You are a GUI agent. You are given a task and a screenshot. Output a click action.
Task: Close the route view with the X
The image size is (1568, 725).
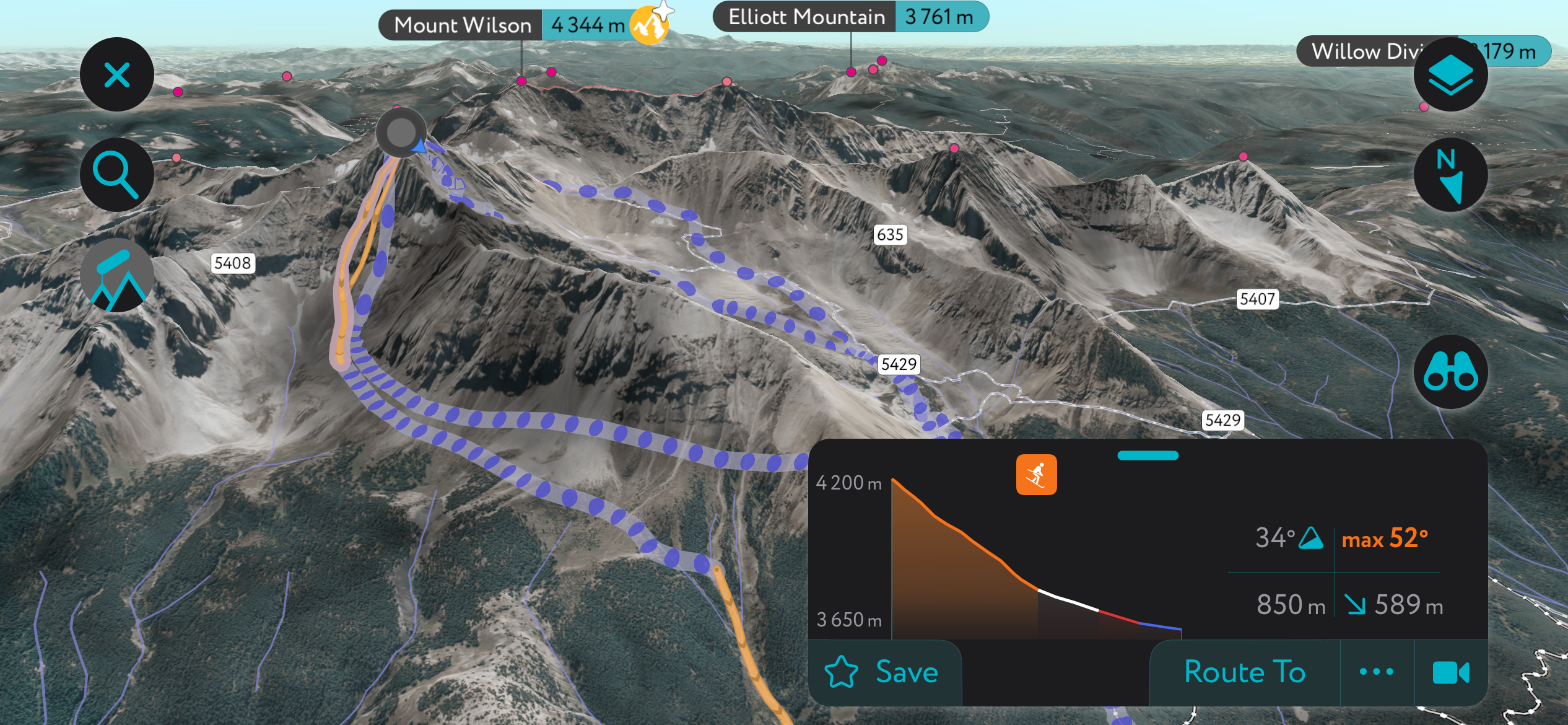[x=116, y=74]
